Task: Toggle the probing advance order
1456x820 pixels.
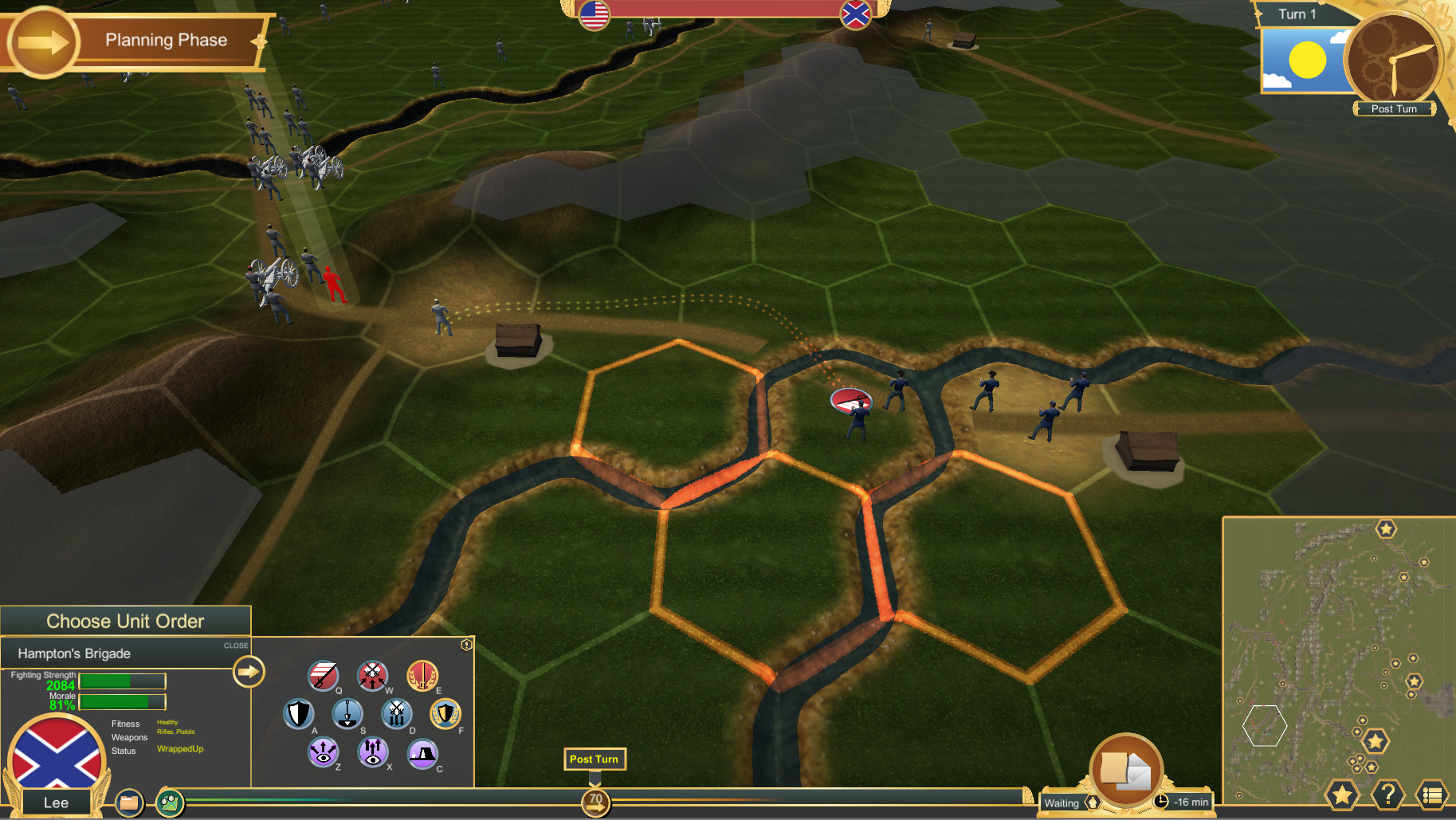Action: click(373, 754)
